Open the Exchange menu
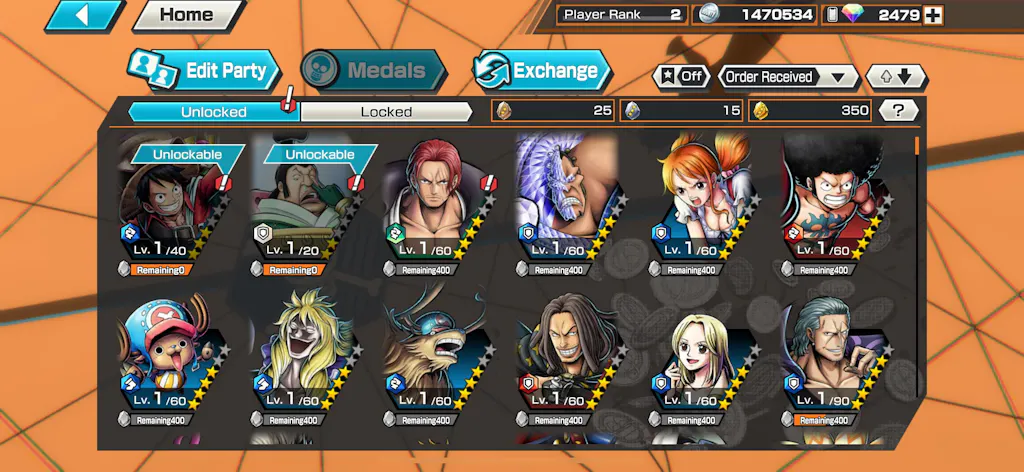This screenshot has width=1024, height=472. click(541, 70)
